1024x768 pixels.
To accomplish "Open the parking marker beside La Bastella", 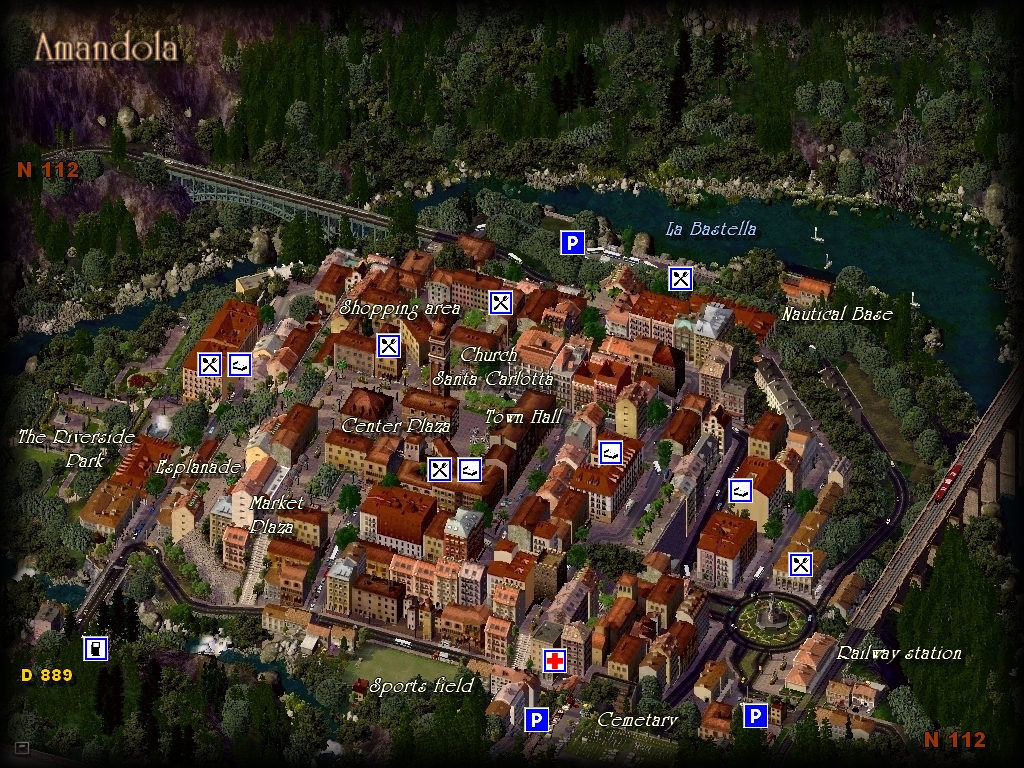I will tap(571, 243).
